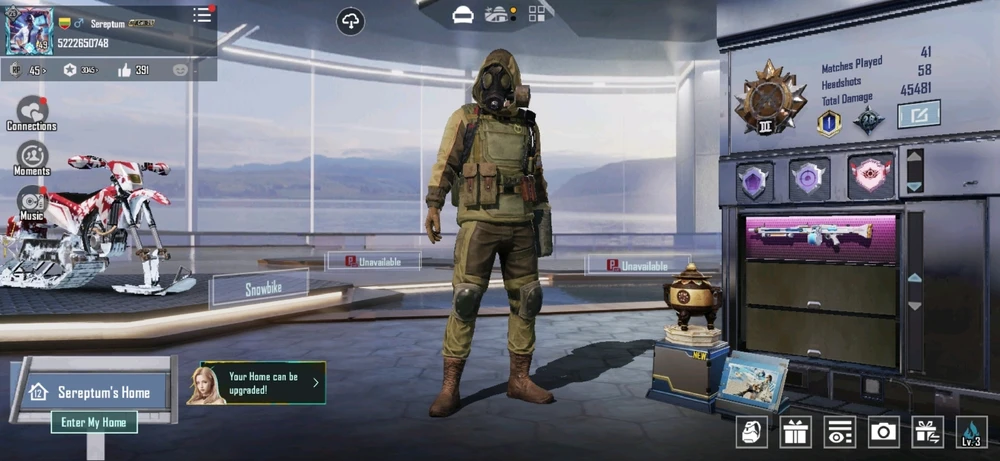This screenshot has height=461, width=1000.
Task: Switch to the helmet character view
Action: 463,14
